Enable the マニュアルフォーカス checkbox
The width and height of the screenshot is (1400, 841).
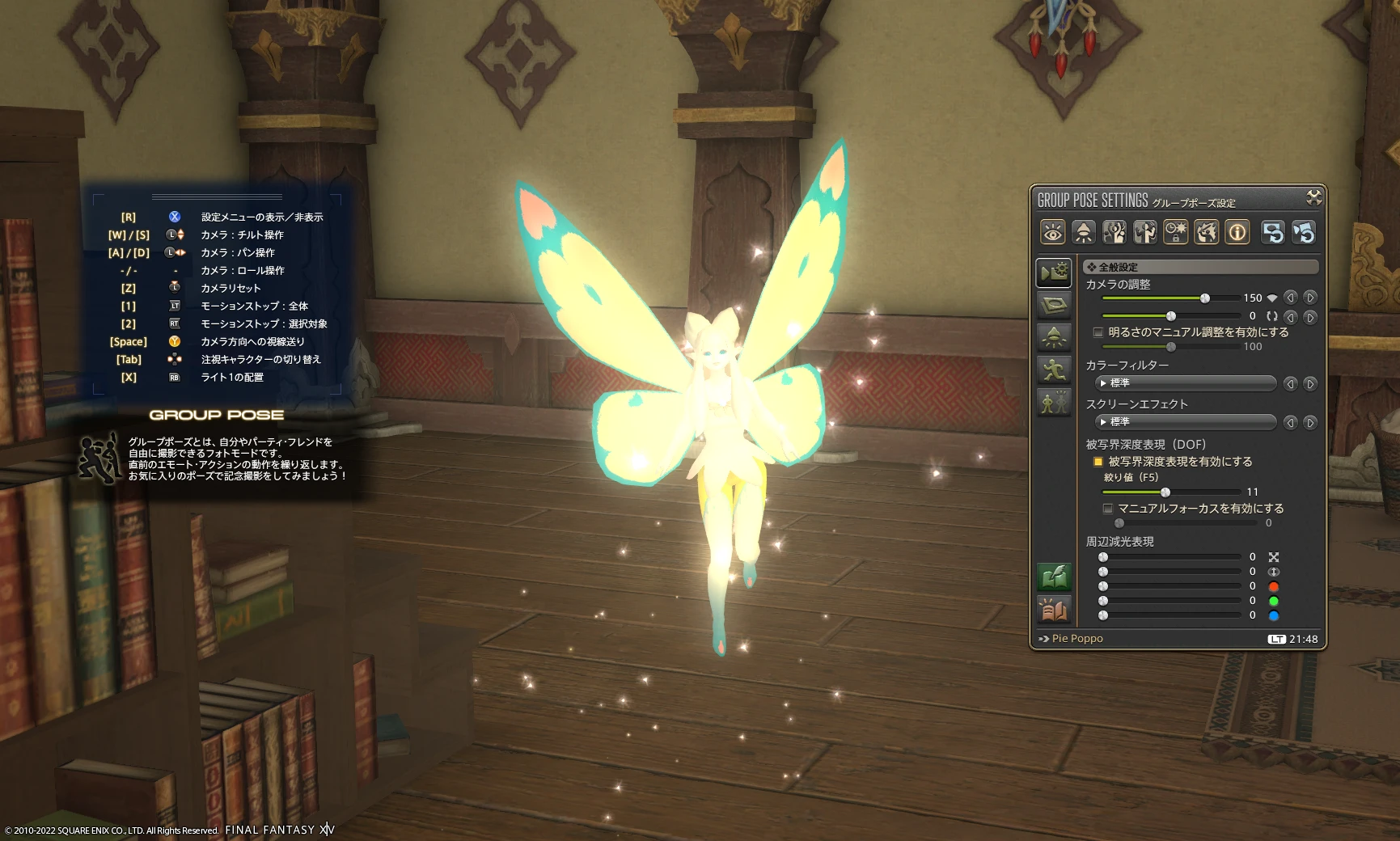click(x=1107, y=509)
